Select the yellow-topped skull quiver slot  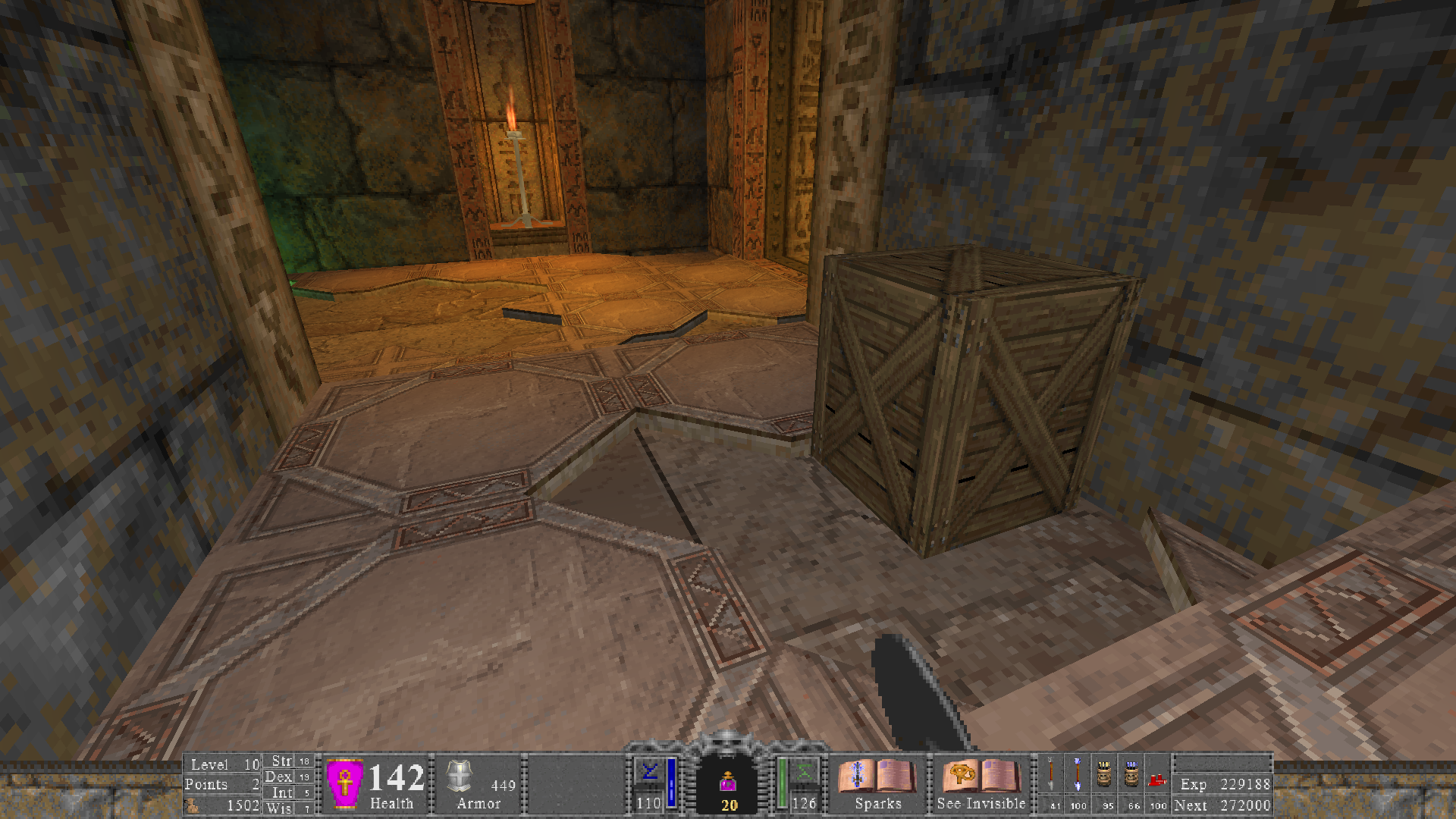(1104, 775)
